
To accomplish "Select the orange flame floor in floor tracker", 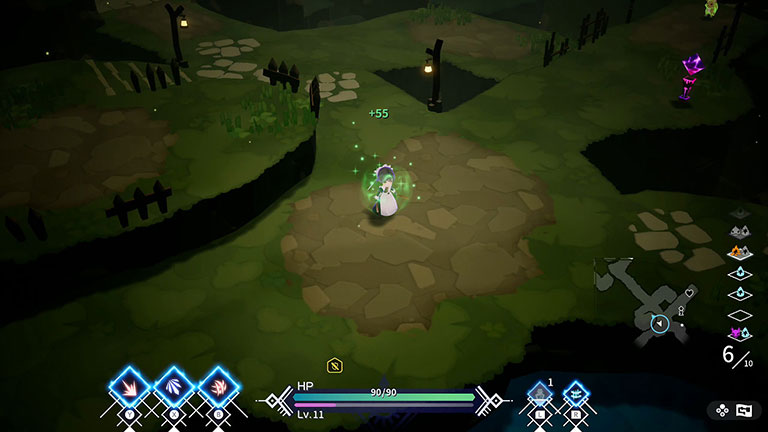I will click(x=739, y=252).
